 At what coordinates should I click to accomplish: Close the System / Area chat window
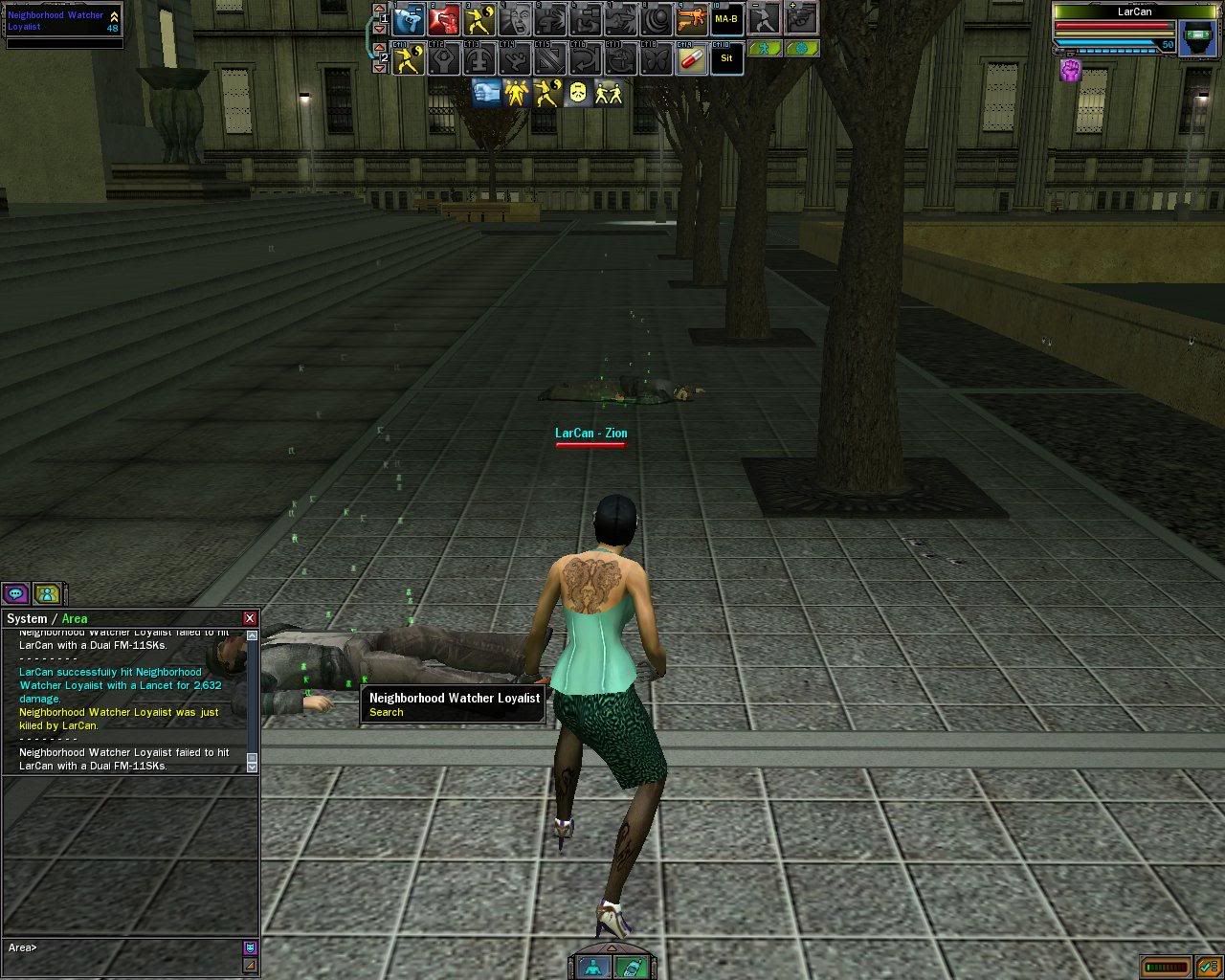click(250, 618)
